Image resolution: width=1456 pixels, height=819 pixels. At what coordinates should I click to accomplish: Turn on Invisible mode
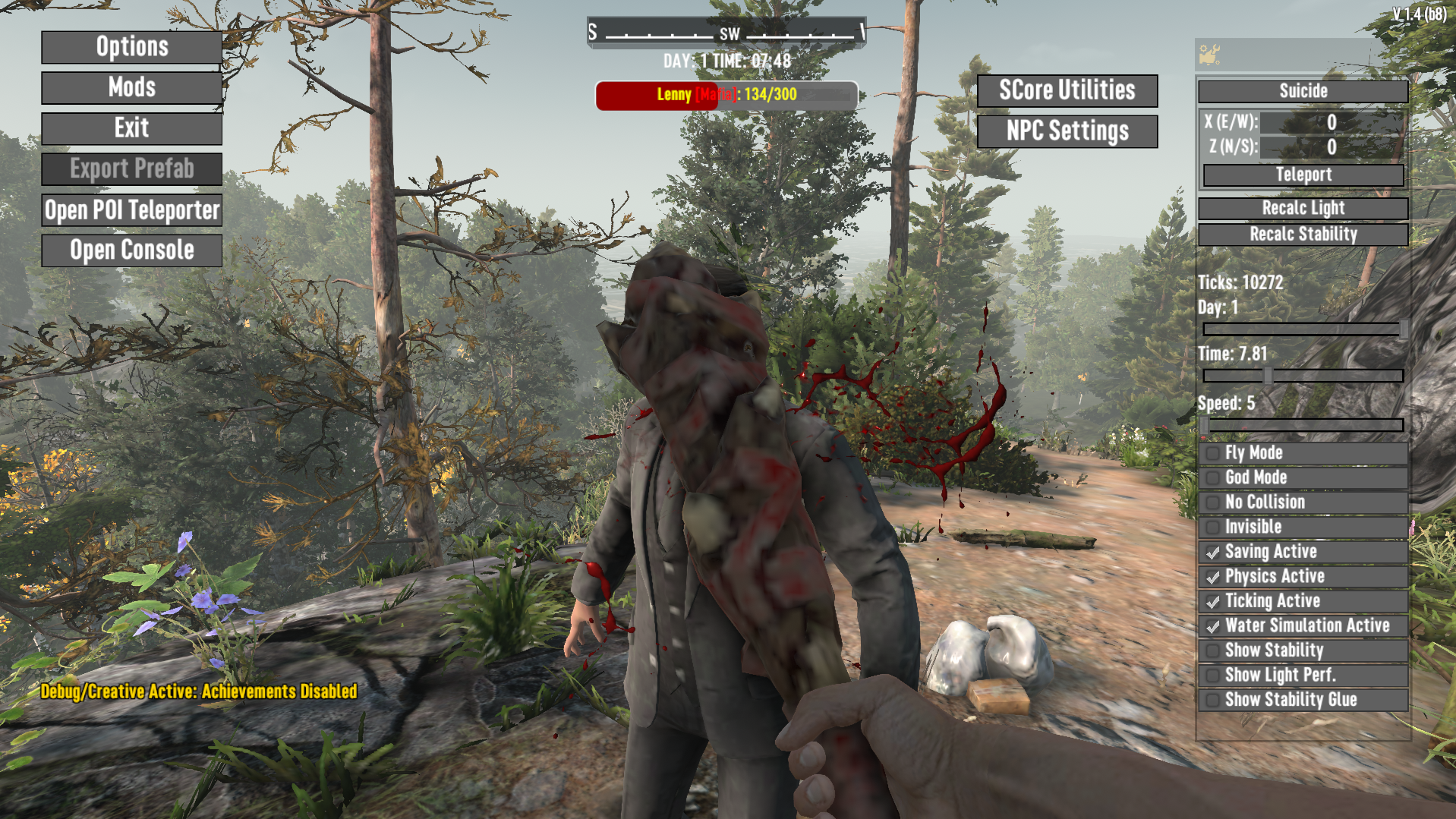[1213, 527]
